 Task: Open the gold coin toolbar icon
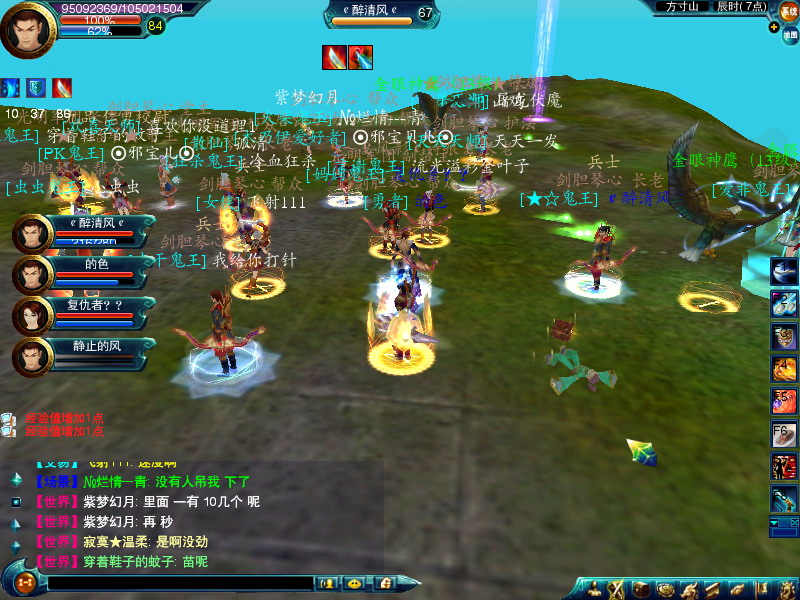click(663, 589)
